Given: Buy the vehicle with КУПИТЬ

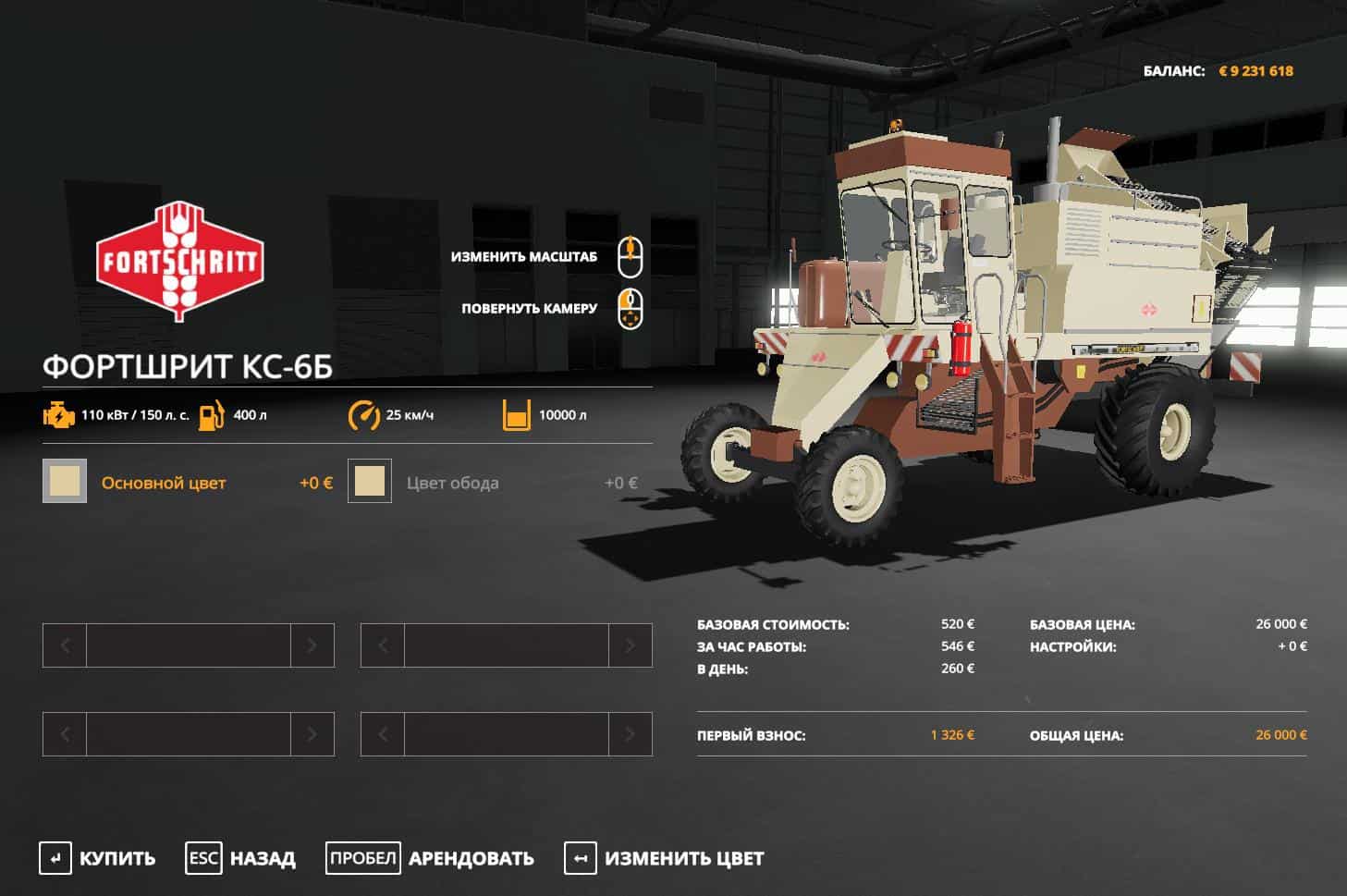Looking at the screenshot, I should coord(98,858).
